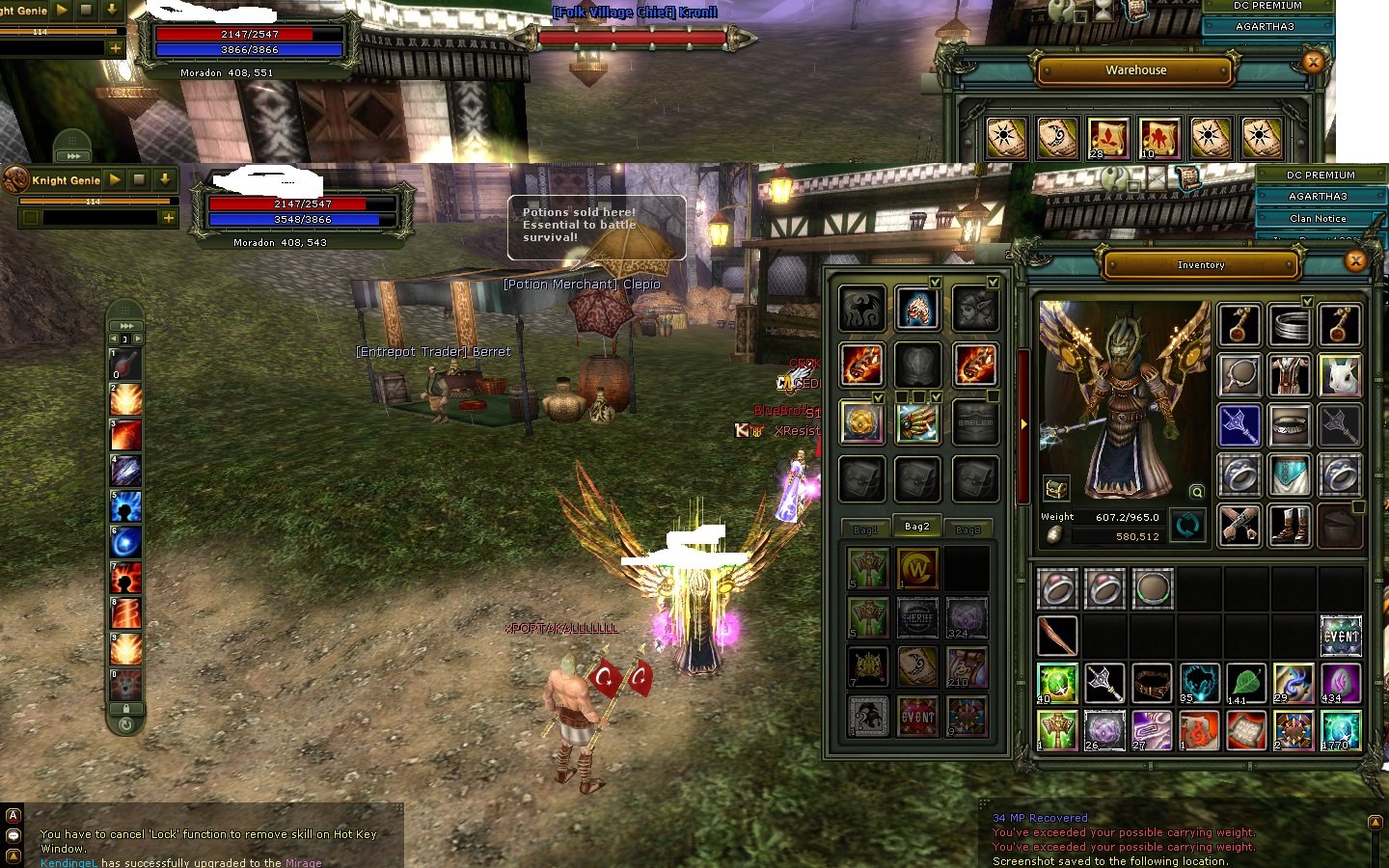Open the Clan Notice panel
This screenshot has width=1389, height=868.
1318,218
